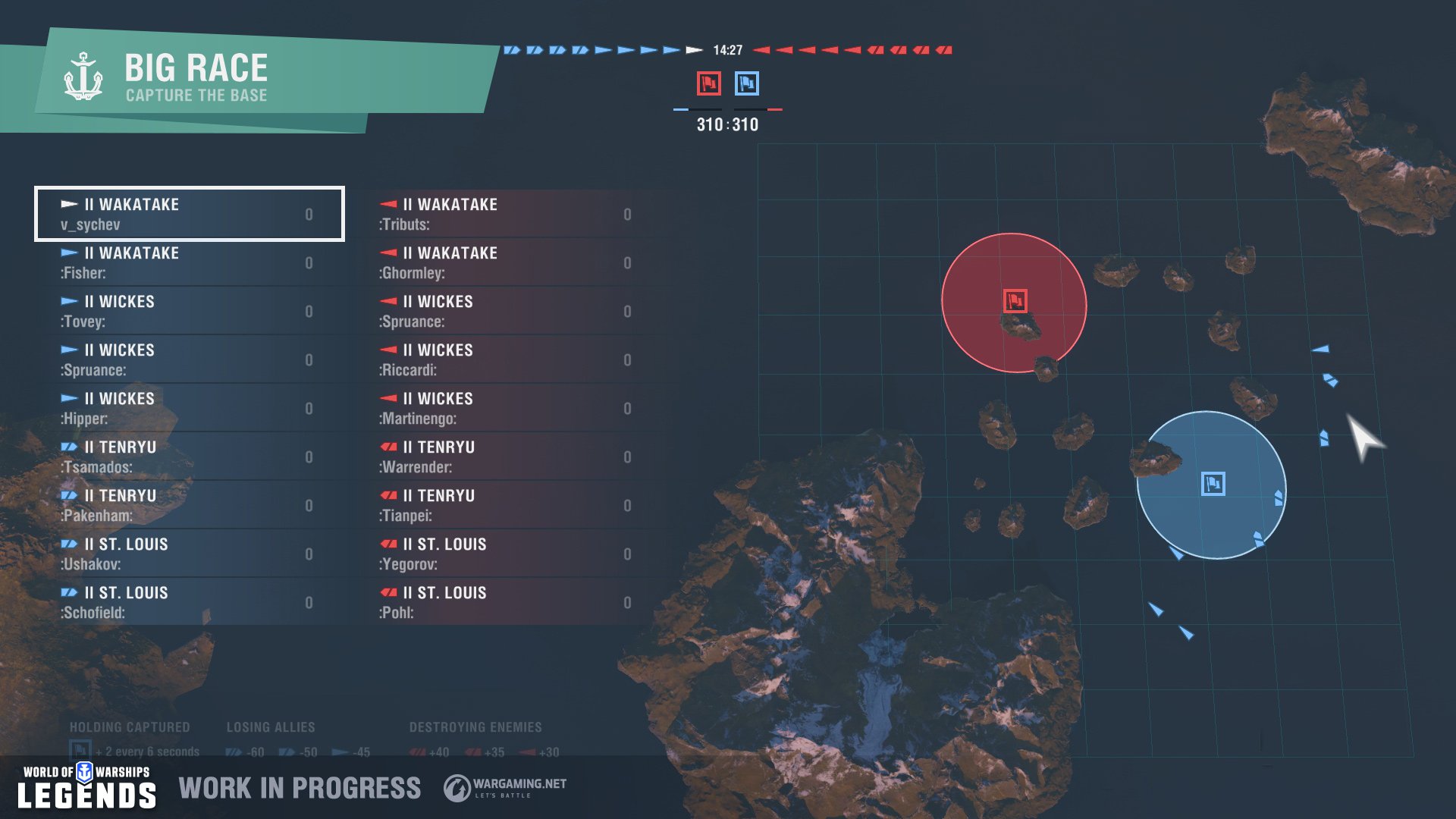The height and width of the screenshot is (819, 1456).
Task: Expand the :Fisher: WAKATAKE roster entry
Action: click(188, 262)
